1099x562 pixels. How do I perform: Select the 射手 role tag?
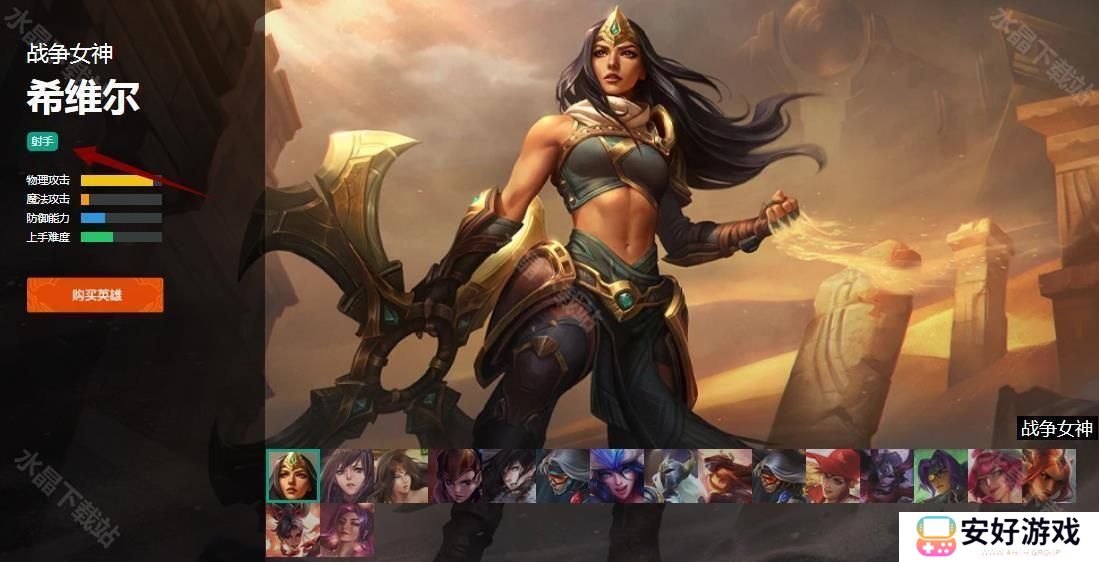42,142
